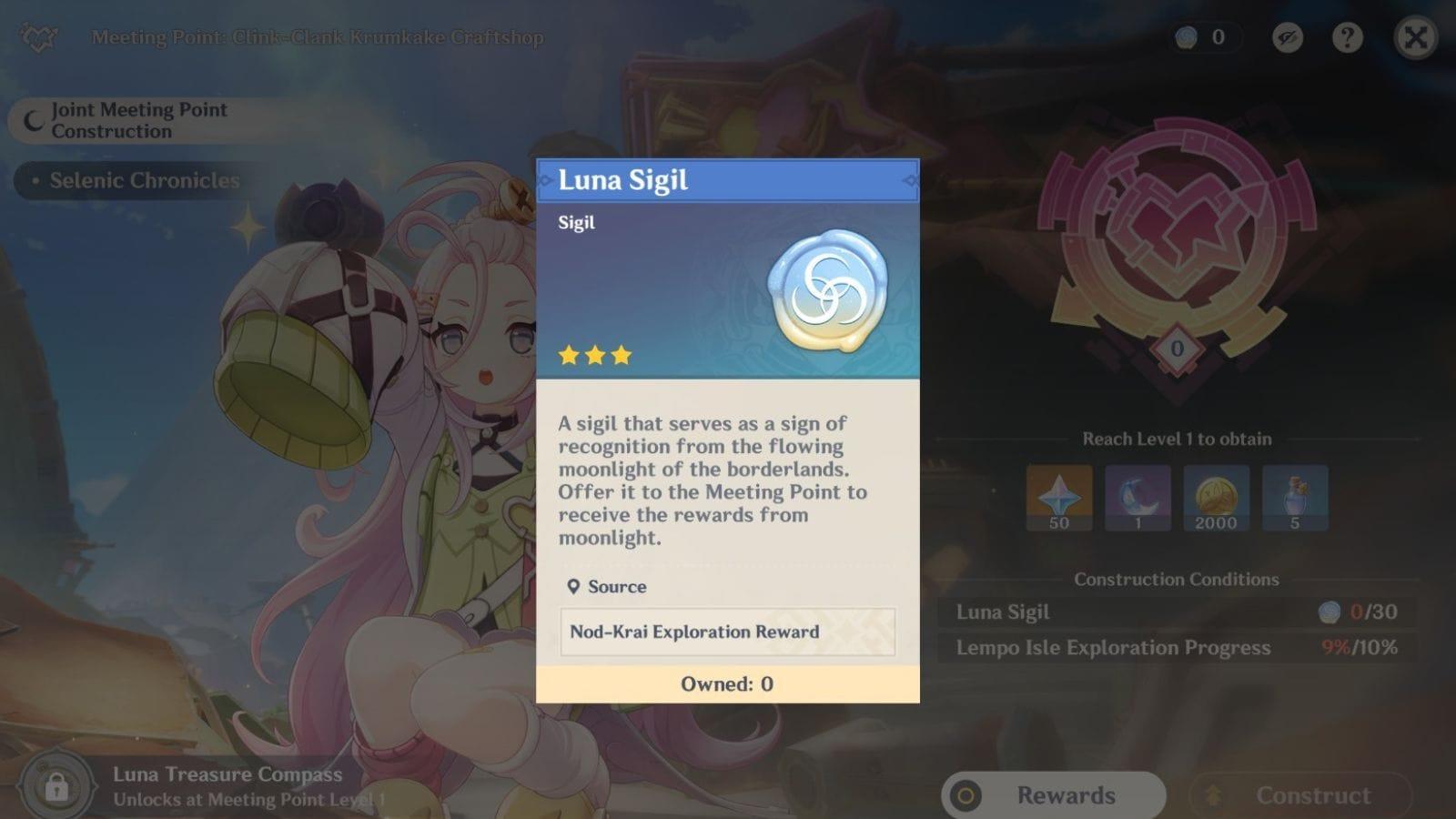1456x819 pixels.
Task: Open the Joint Meeting Point Construction section
Action: tap(136, 120)
